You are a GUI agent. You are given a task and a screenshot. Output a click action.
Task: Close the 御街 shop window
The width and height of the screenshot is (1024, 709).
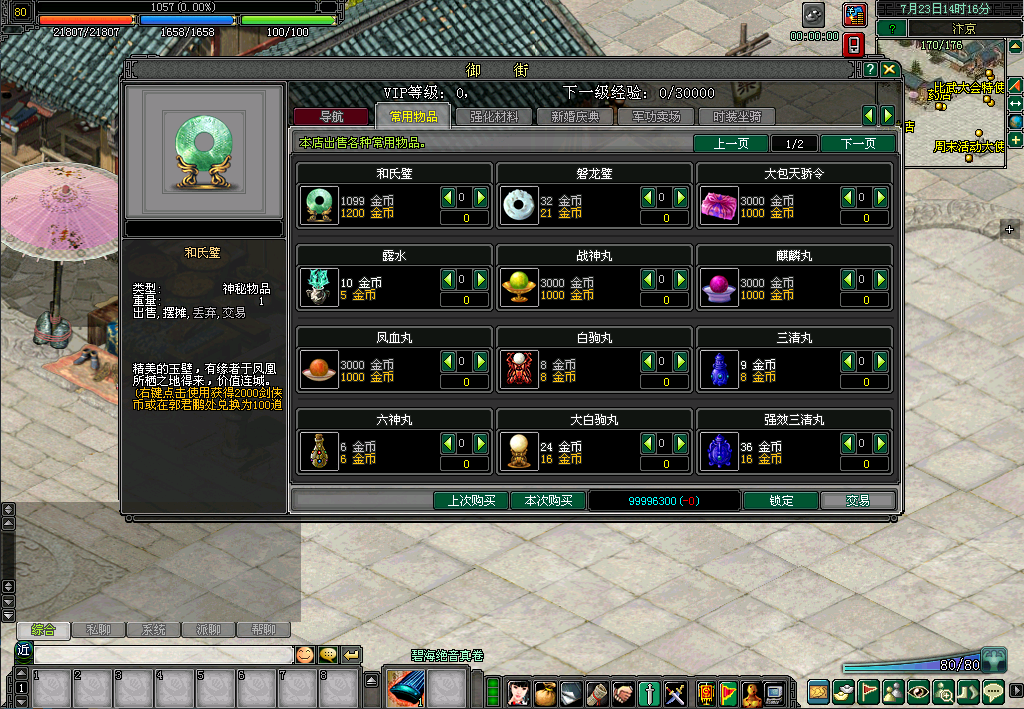coord(889,70)
